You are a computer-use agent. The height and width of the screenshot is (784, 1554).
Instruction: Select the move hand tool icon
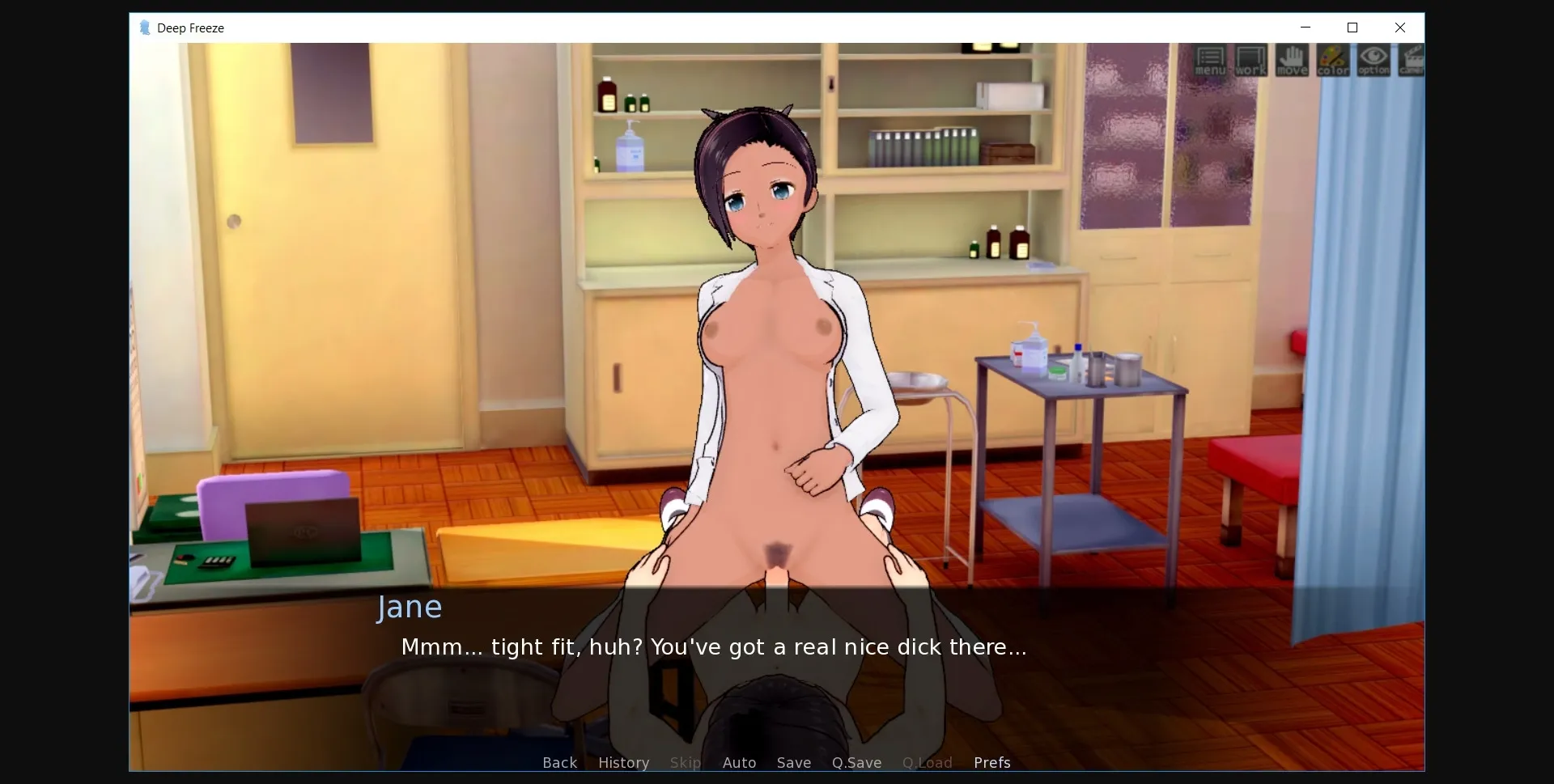point(1292,61)
